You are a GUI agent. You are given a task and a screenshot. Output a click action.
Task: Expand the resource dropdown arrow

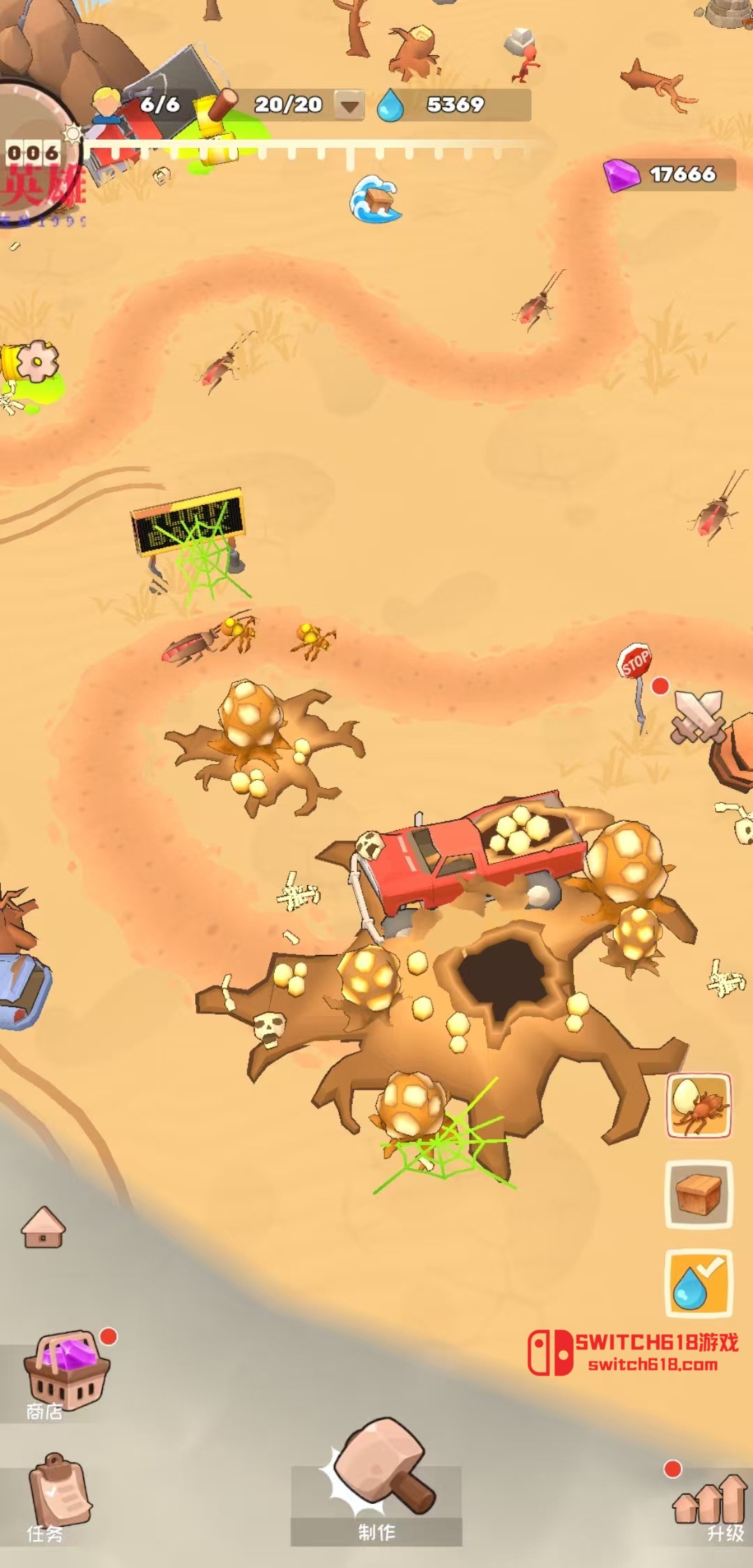349,106
